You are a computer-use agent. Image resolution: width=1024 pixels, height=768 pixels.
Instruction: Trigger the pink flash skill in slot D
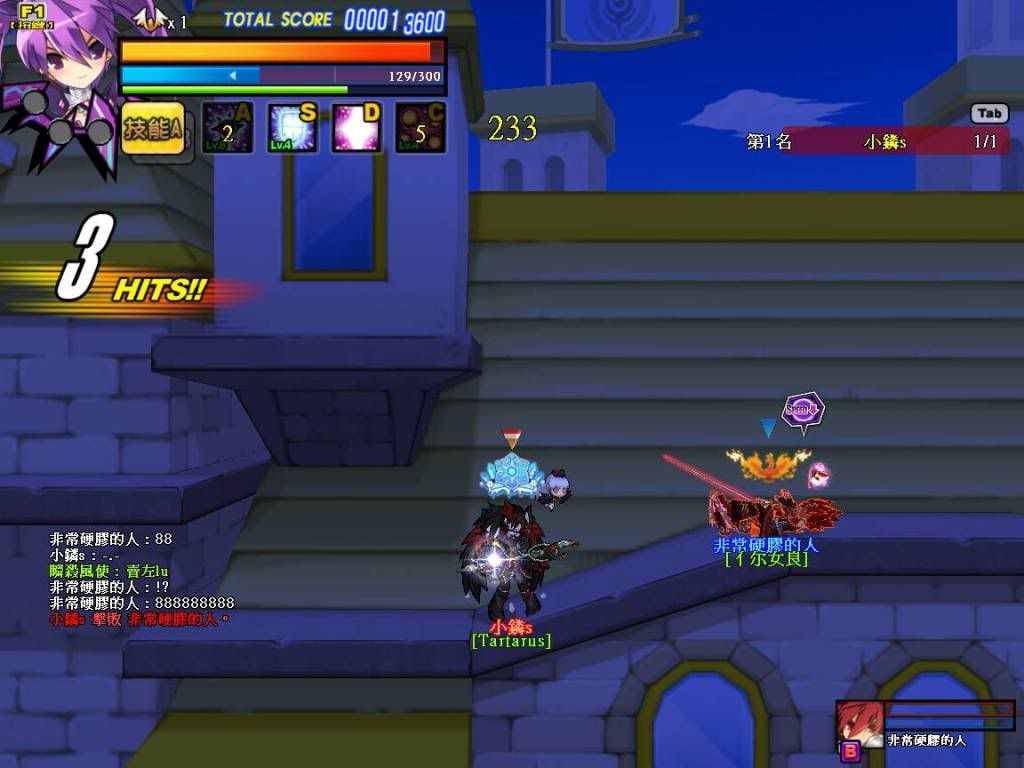(356, 128)
